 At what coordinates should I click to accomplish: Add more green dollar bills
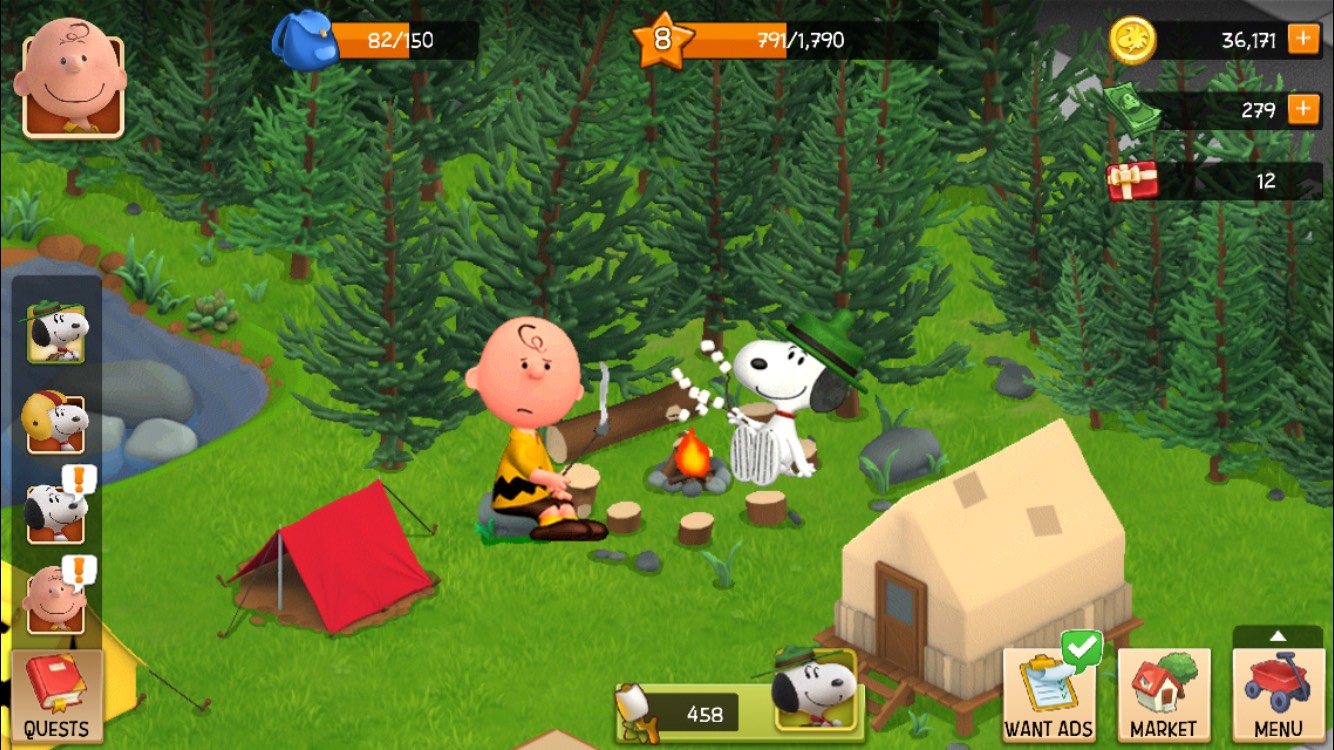[1303, 109]
